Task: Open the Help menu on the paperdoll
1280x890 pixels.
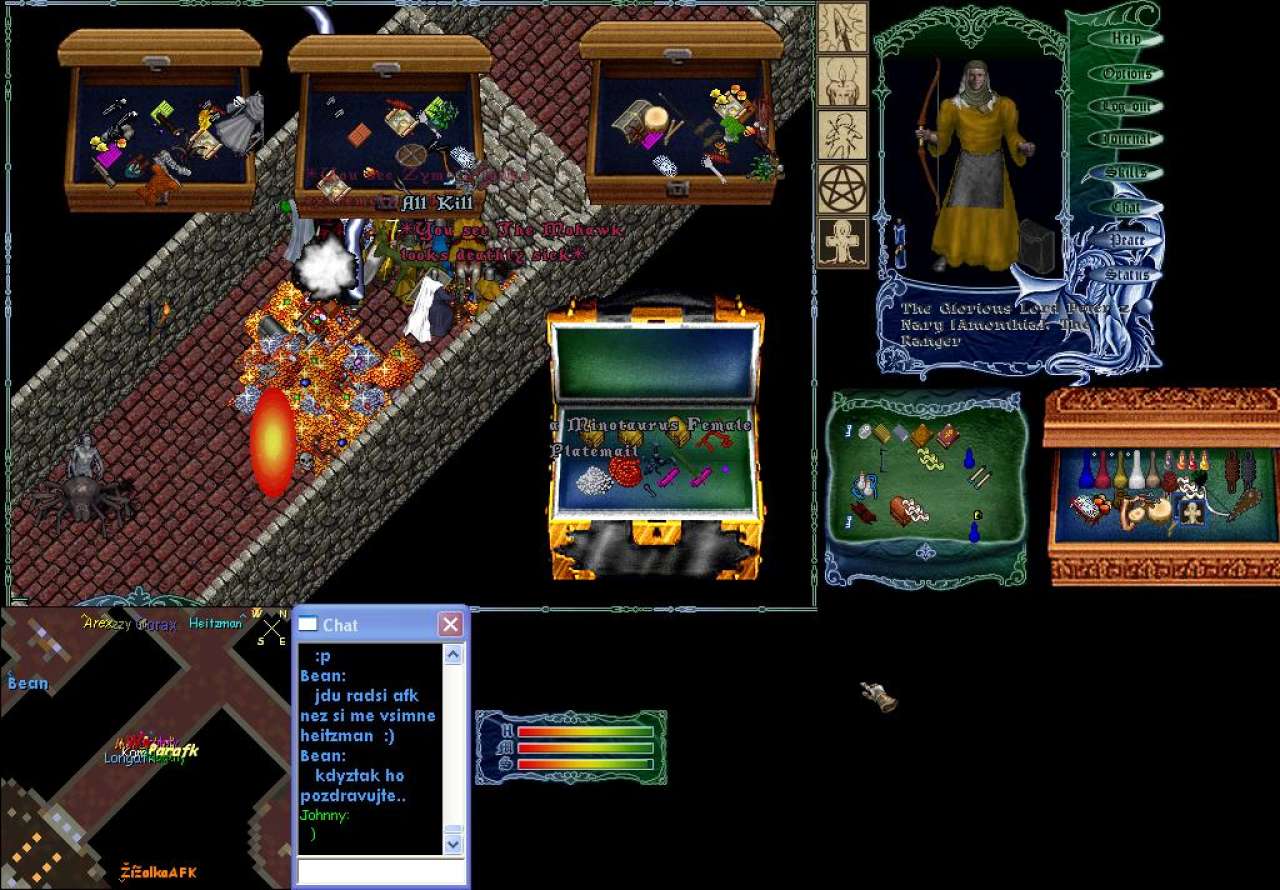Action: (1126, 39)
